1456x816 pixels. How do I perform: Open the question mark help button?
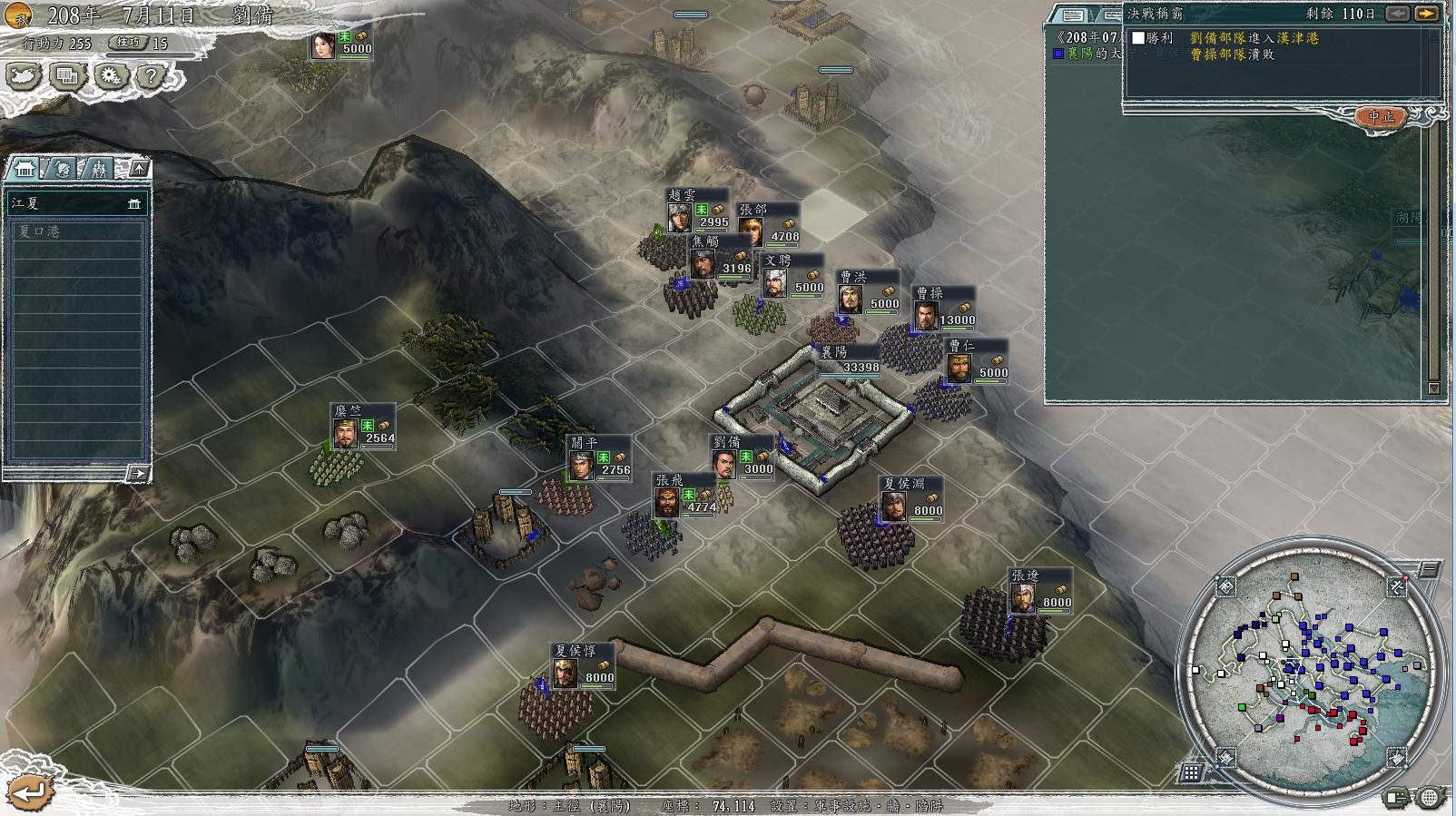point(151,76)
